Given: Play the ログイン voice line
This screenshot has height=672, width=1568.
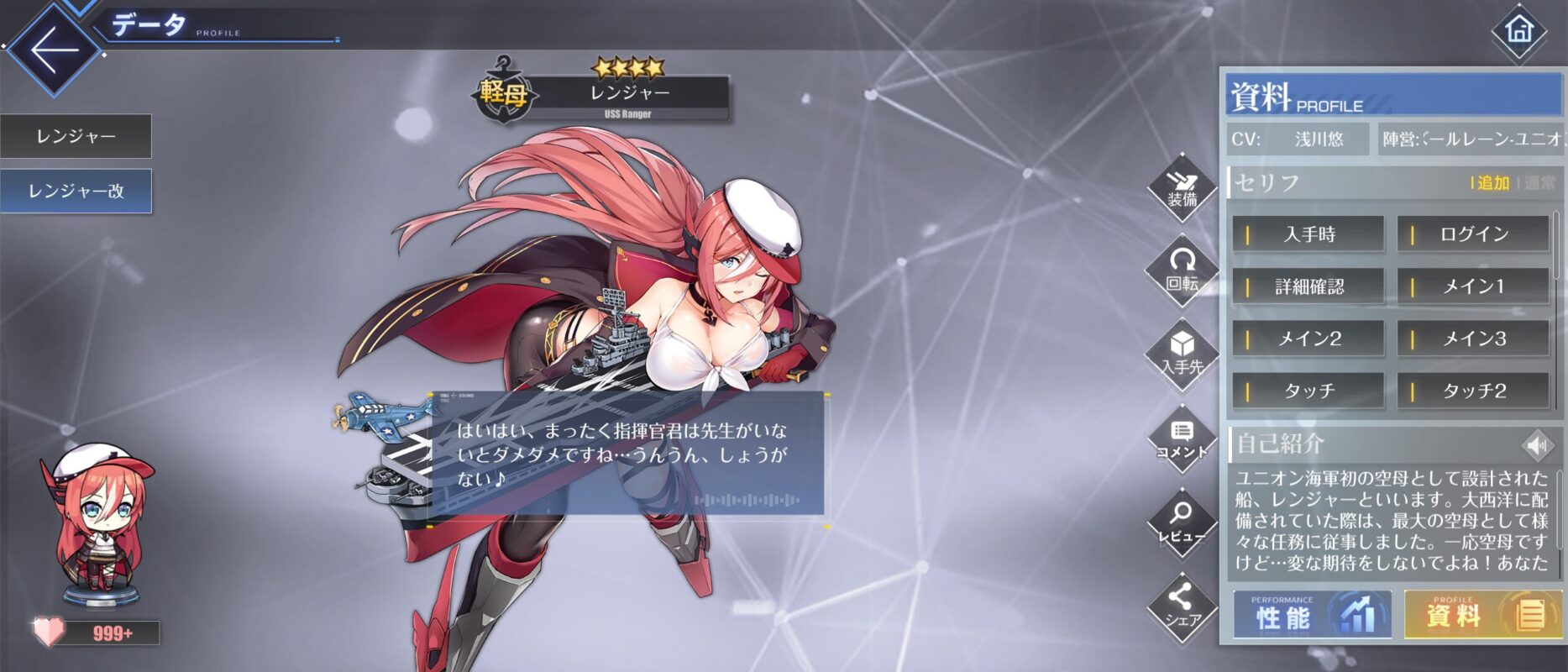Looking at the screenshot, I should tap(1473, 234).
